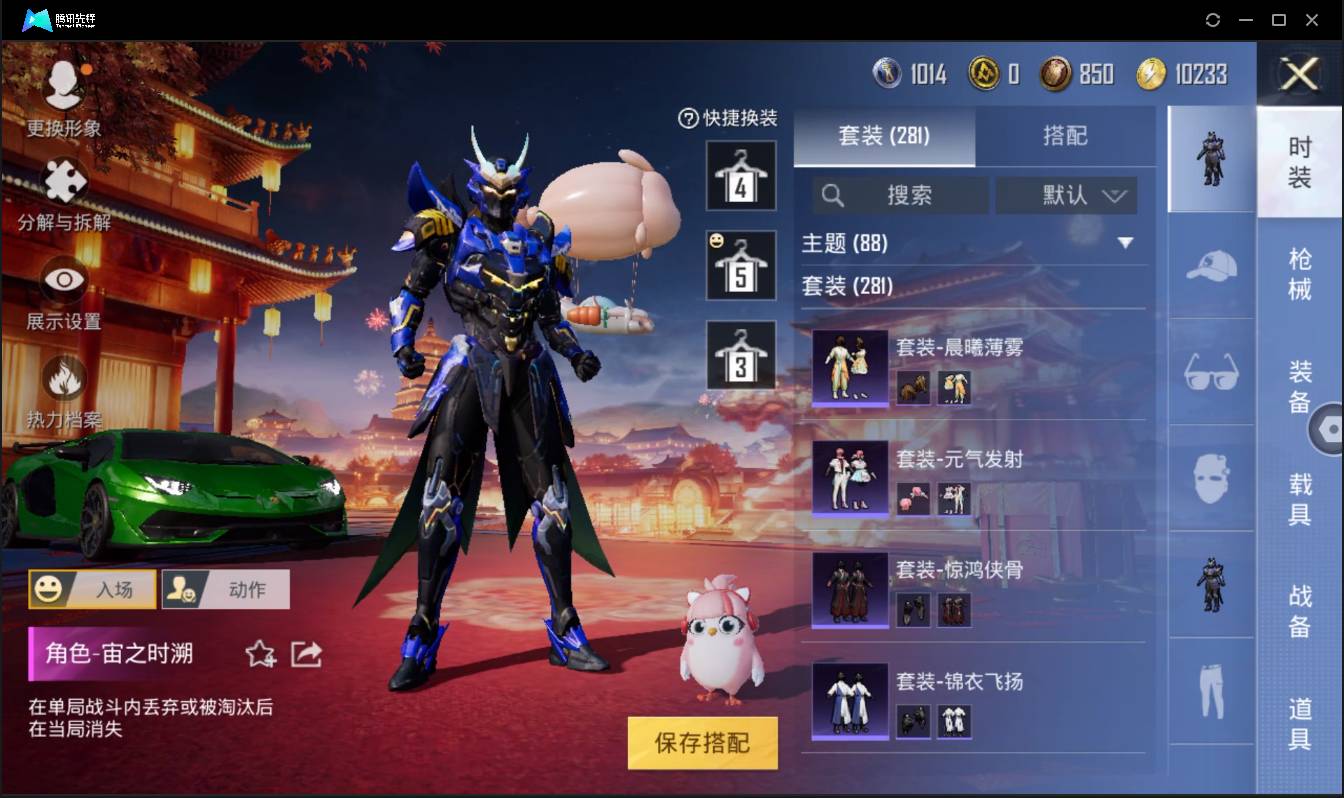1344x798 pixels.
Task: Select the 套装-晨曦薄雾 outfit thumbnail
Action: (x=849, y=368)
